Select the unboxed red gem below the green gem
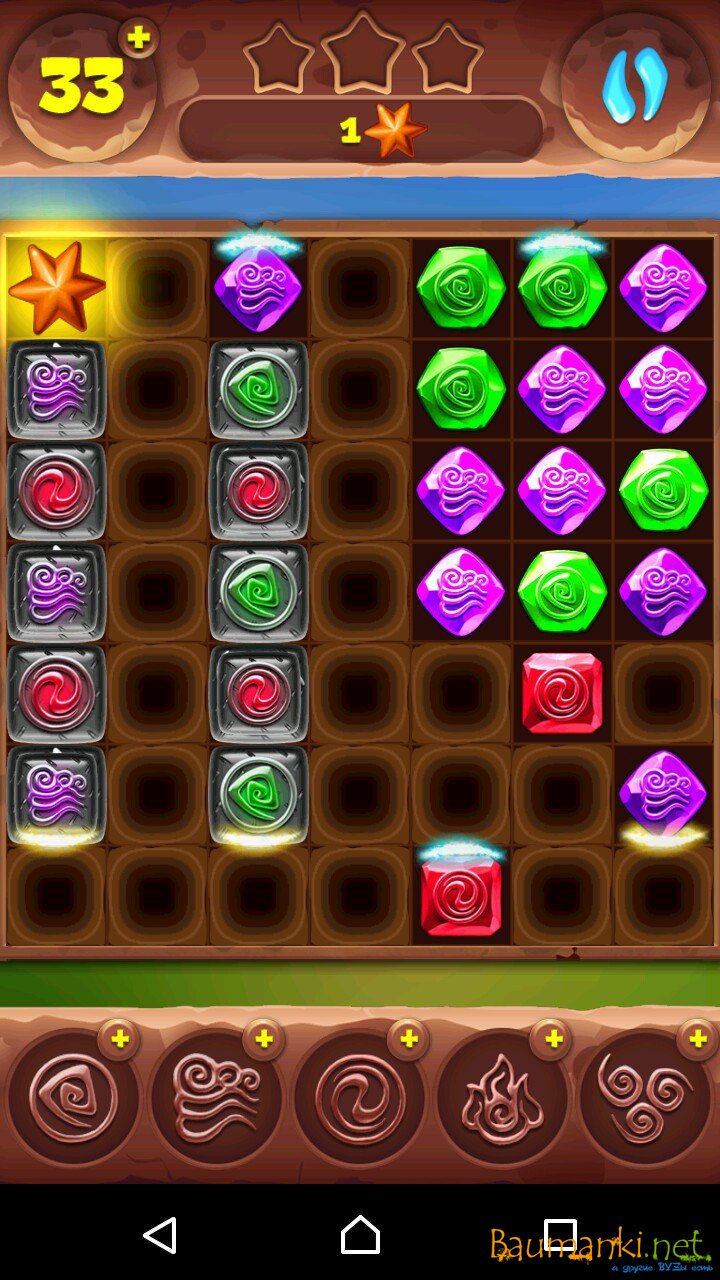 coord(562,693)
